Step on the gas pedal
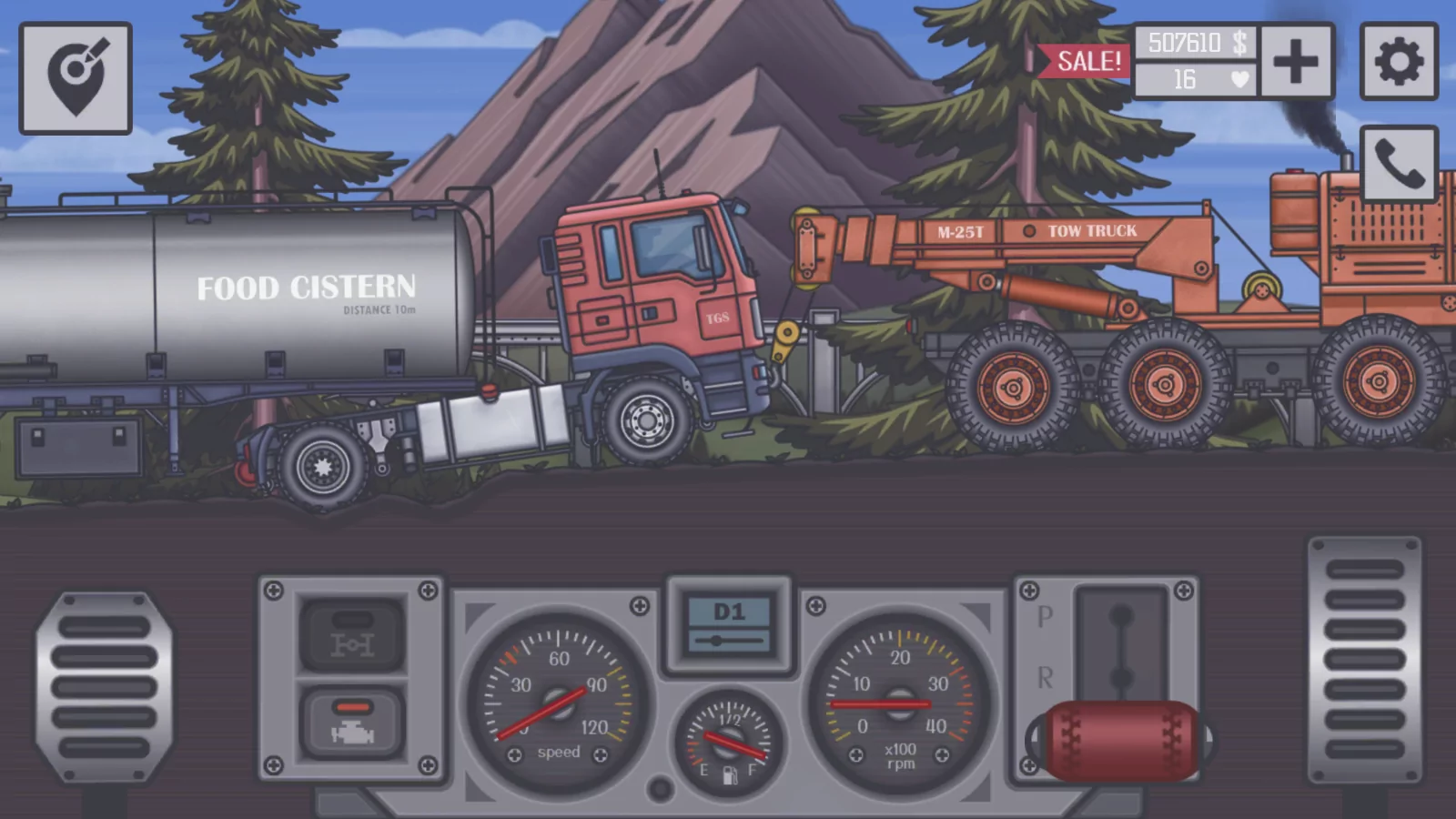The image size is (1456, 819). [x=1364, y=660]
